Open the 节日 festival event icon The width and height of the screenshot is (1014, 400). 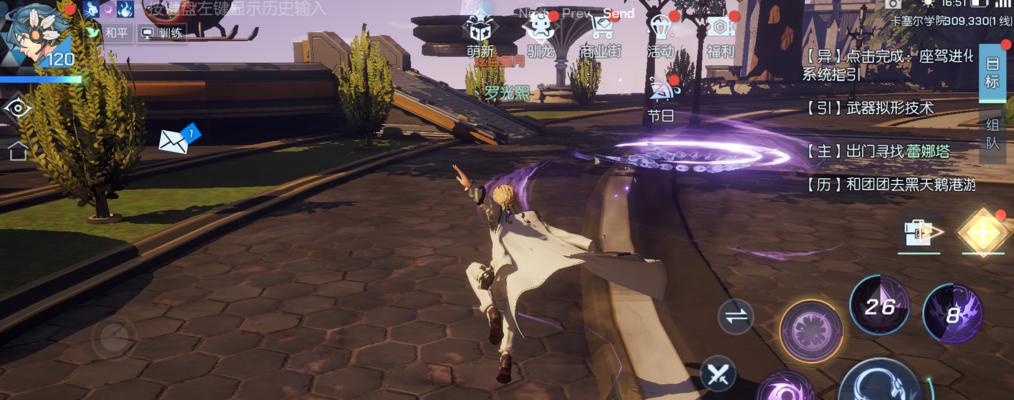[661, 98]
